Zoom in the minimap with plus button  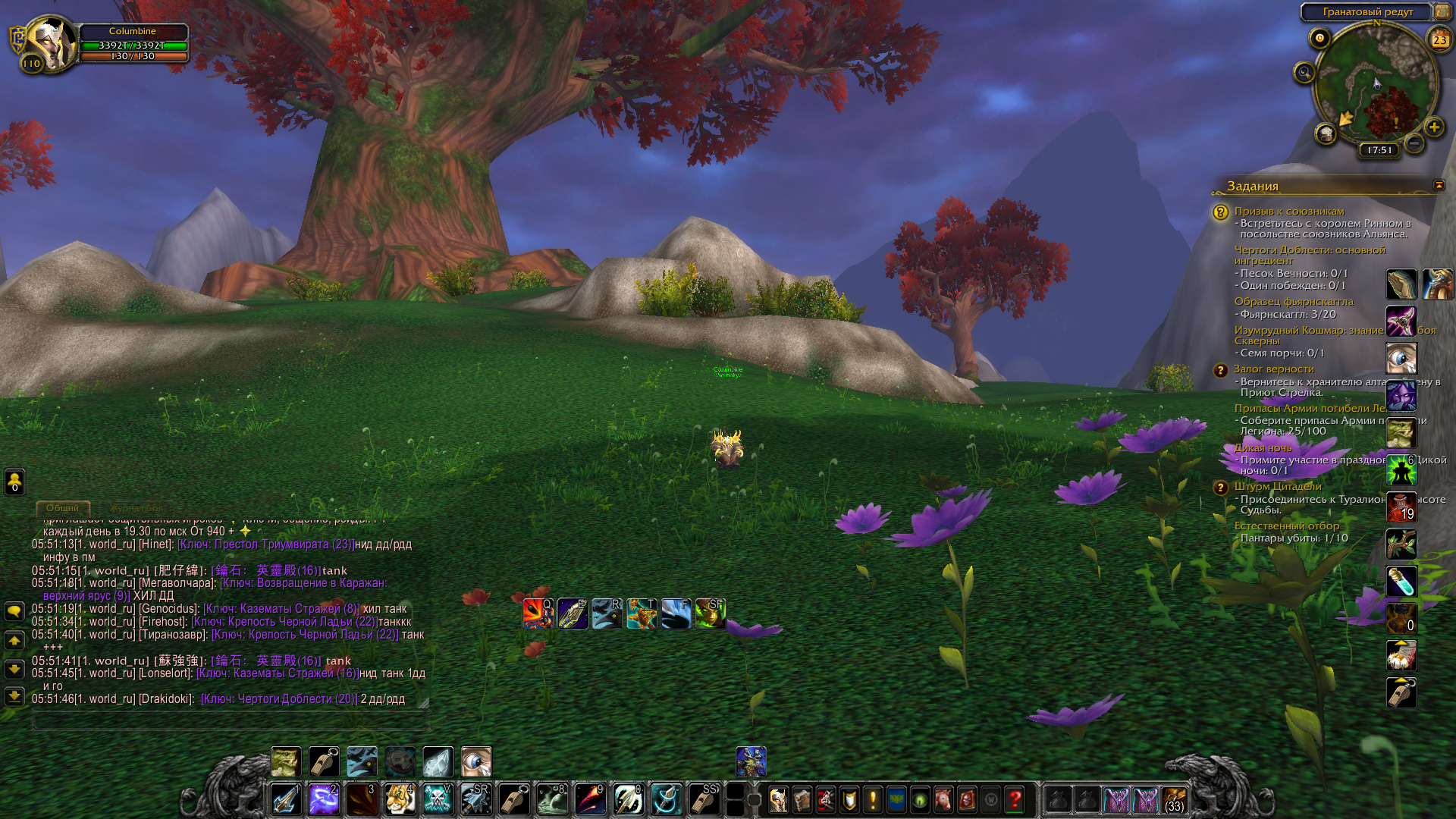click(x=1433, y=127)
